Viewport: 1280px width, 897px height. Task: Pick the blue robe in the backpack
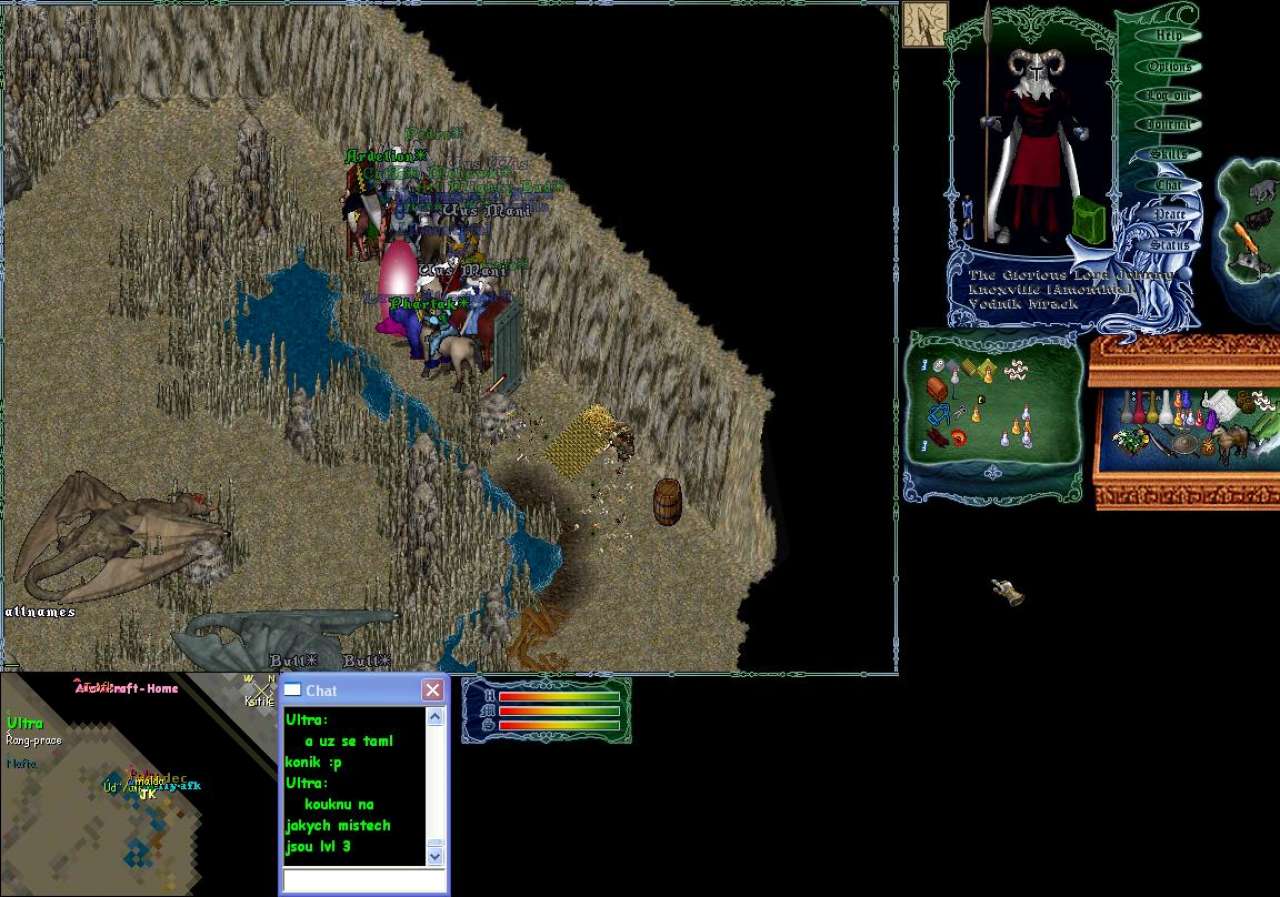939,414
